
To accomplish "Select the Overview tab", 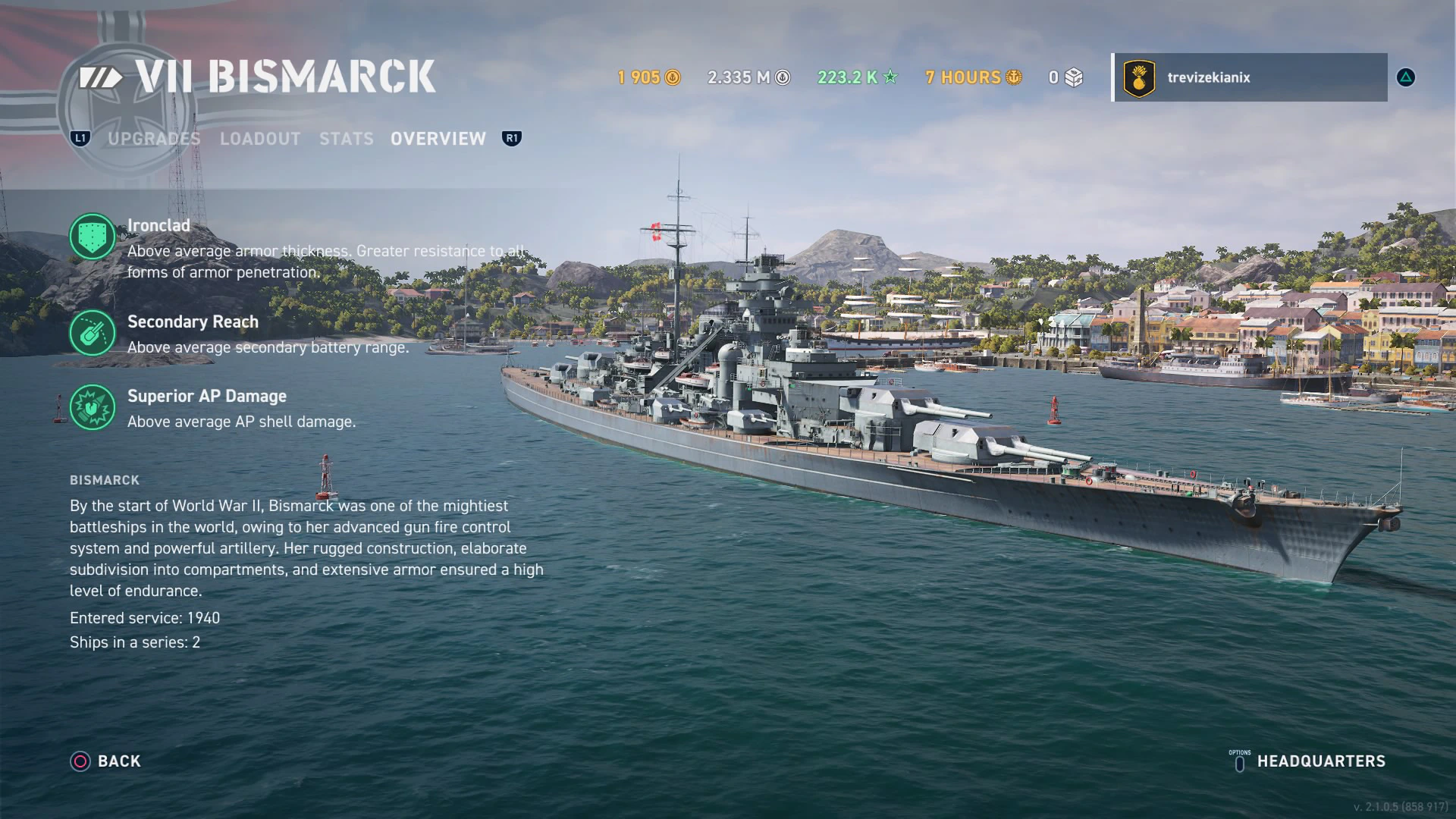I will point(438,139).
